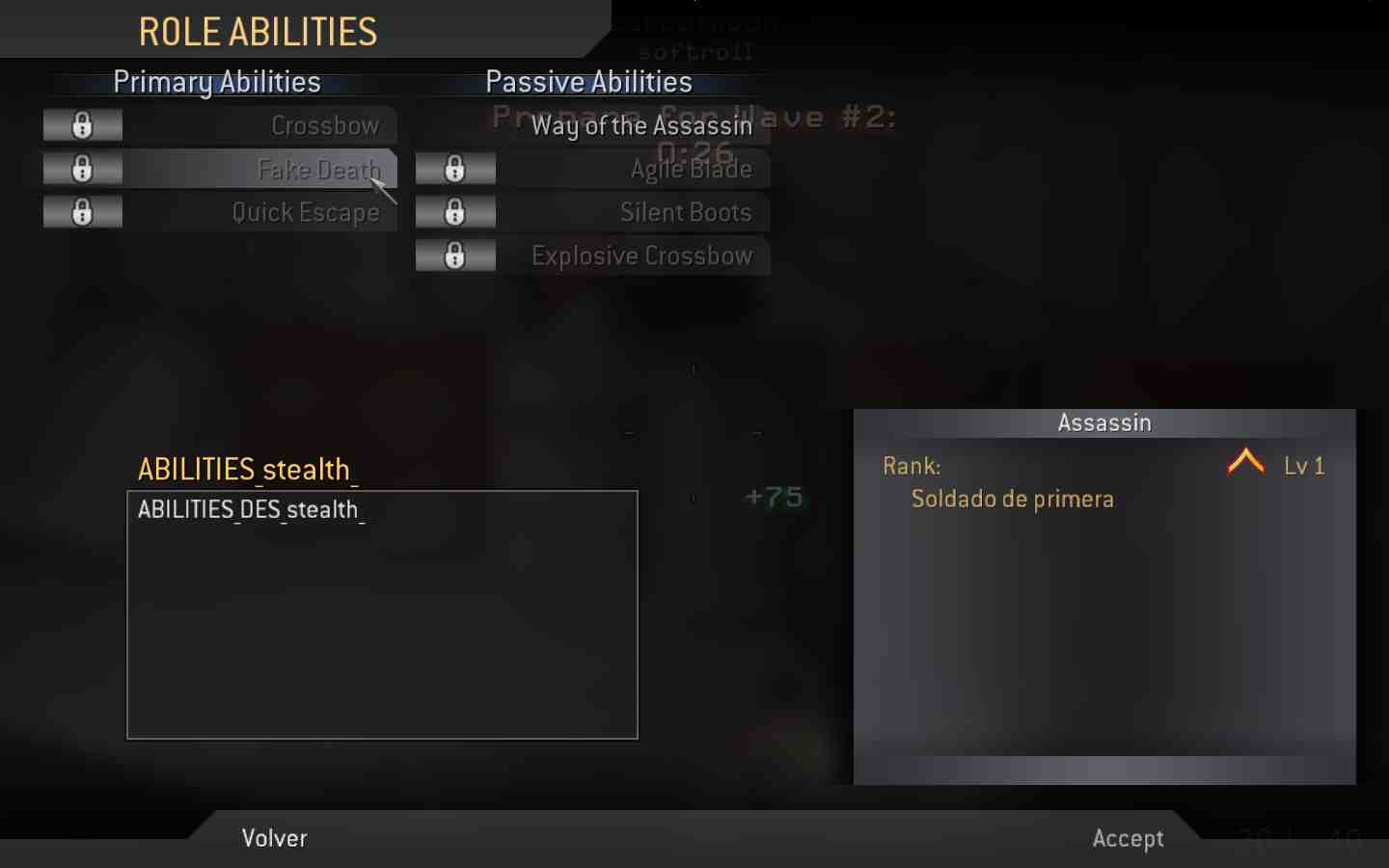Screen dimensions: 1389x868
Task: Click the padlock icon beside Crossbow
Action: (82, 124)
